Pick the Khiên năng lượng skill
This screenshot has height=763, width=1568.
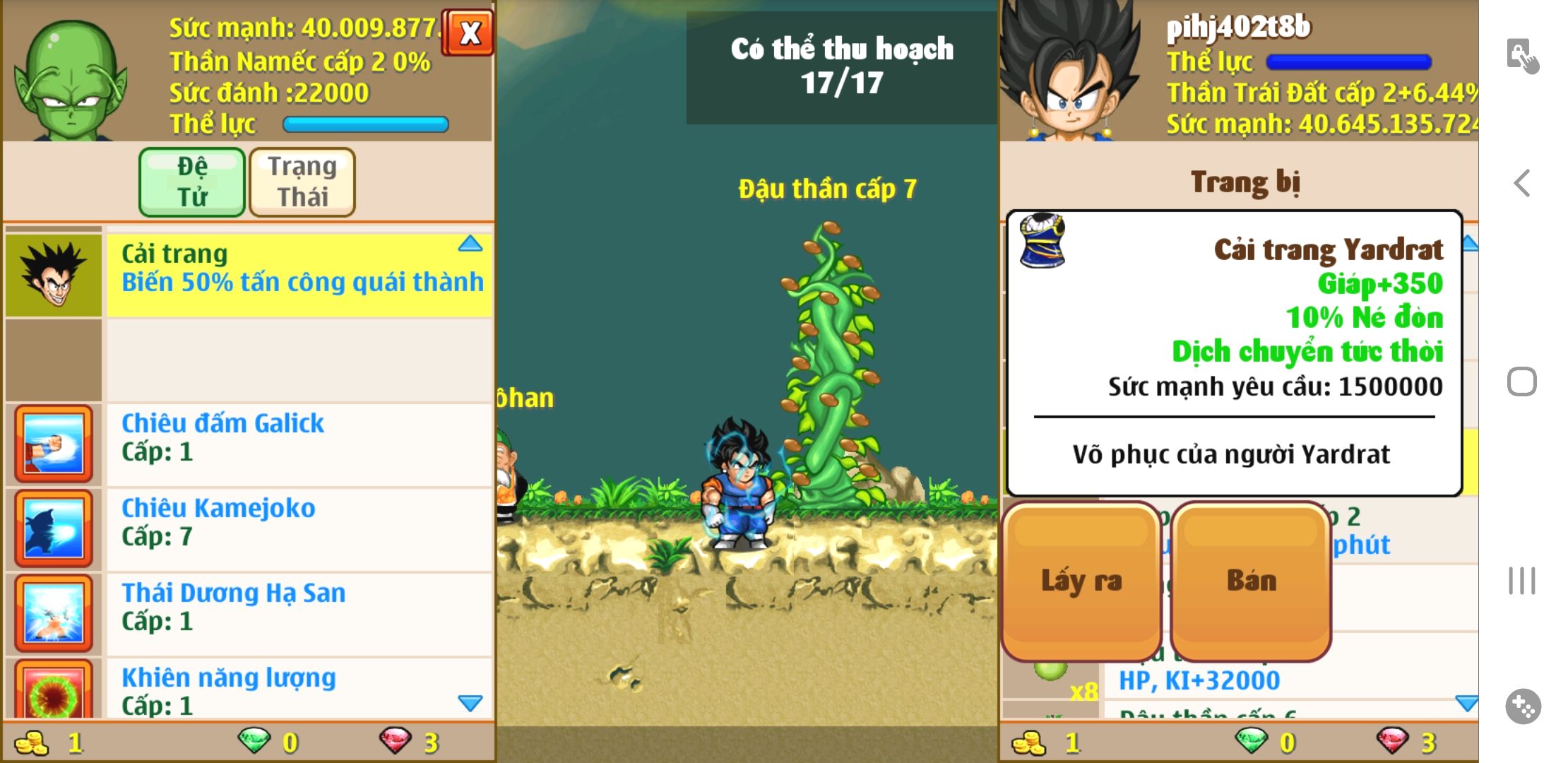[298, 689]
